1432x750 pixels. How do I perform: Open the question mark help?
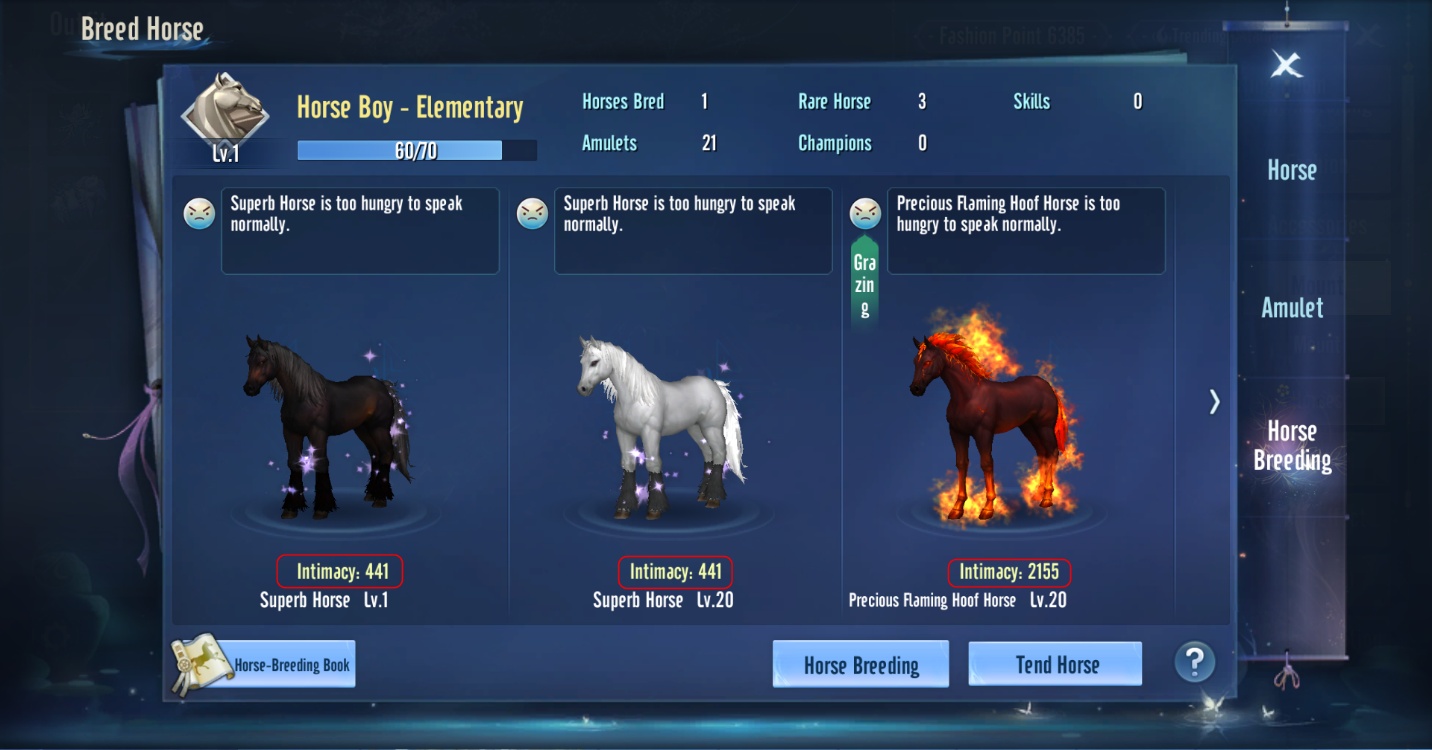pyautogui.click(x=1194, y=662)
